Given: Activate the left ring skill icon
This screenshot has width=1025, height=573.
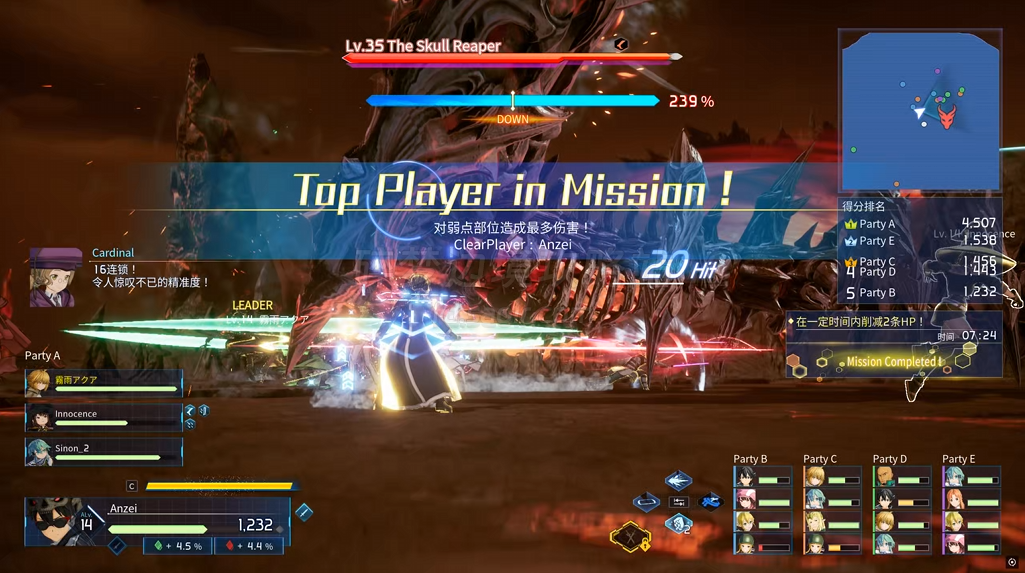Looking at the screenshot, I should (x=647, y=501).
